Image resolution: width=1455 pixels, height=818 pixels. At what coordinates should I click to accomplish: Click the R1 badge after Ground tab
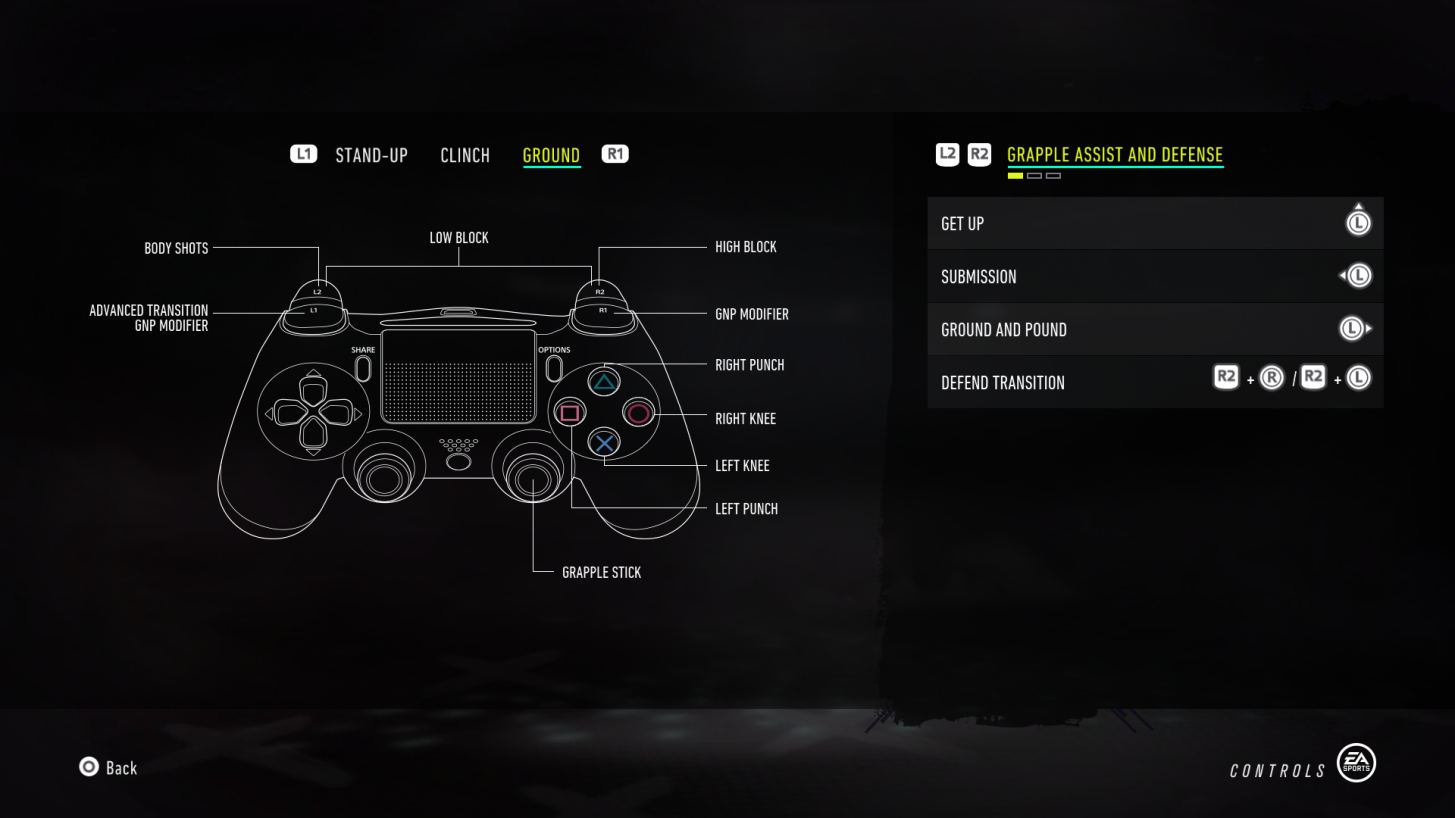click(x=614, y=153)
